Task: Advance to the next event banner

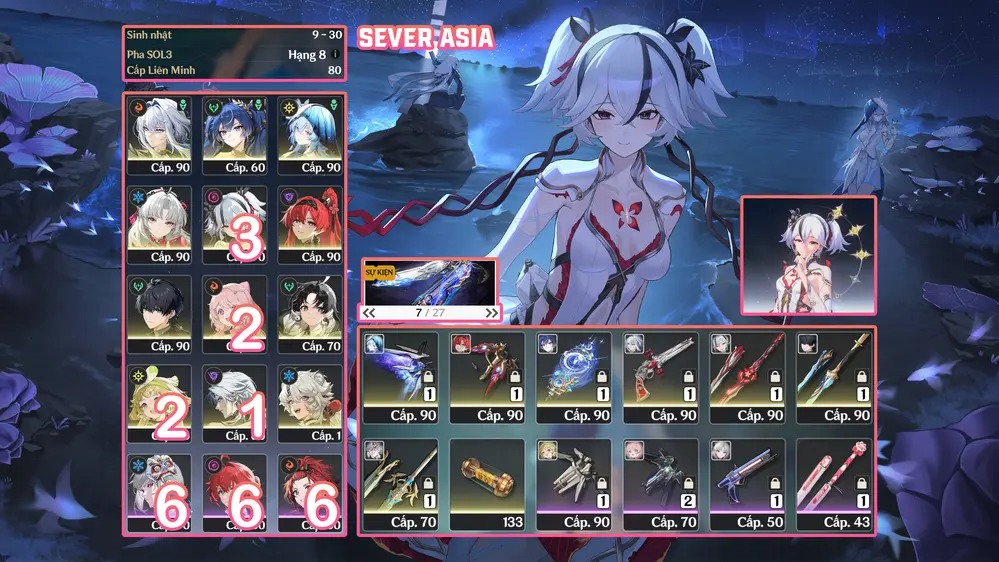Action: (x=491, y=313)
